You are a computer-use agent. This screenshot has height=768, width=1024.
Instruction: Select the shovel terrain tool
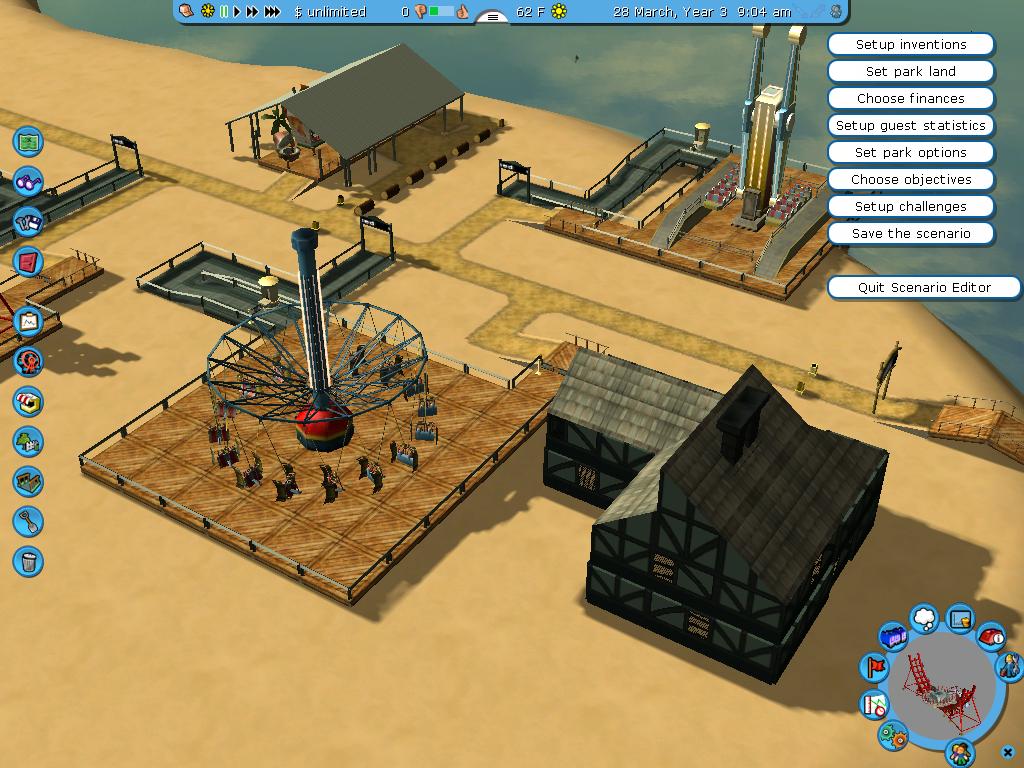tap(28, 521)
